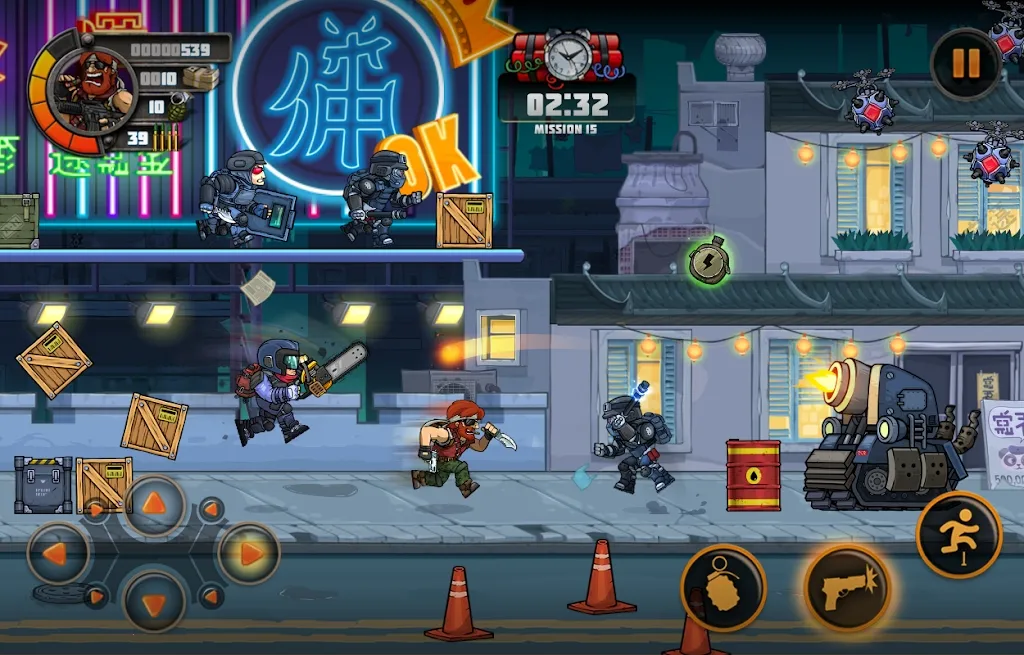This screenshot has height=655, width=1024.
Task: Tap the d-pad up arrow
Action: point(154,506)
